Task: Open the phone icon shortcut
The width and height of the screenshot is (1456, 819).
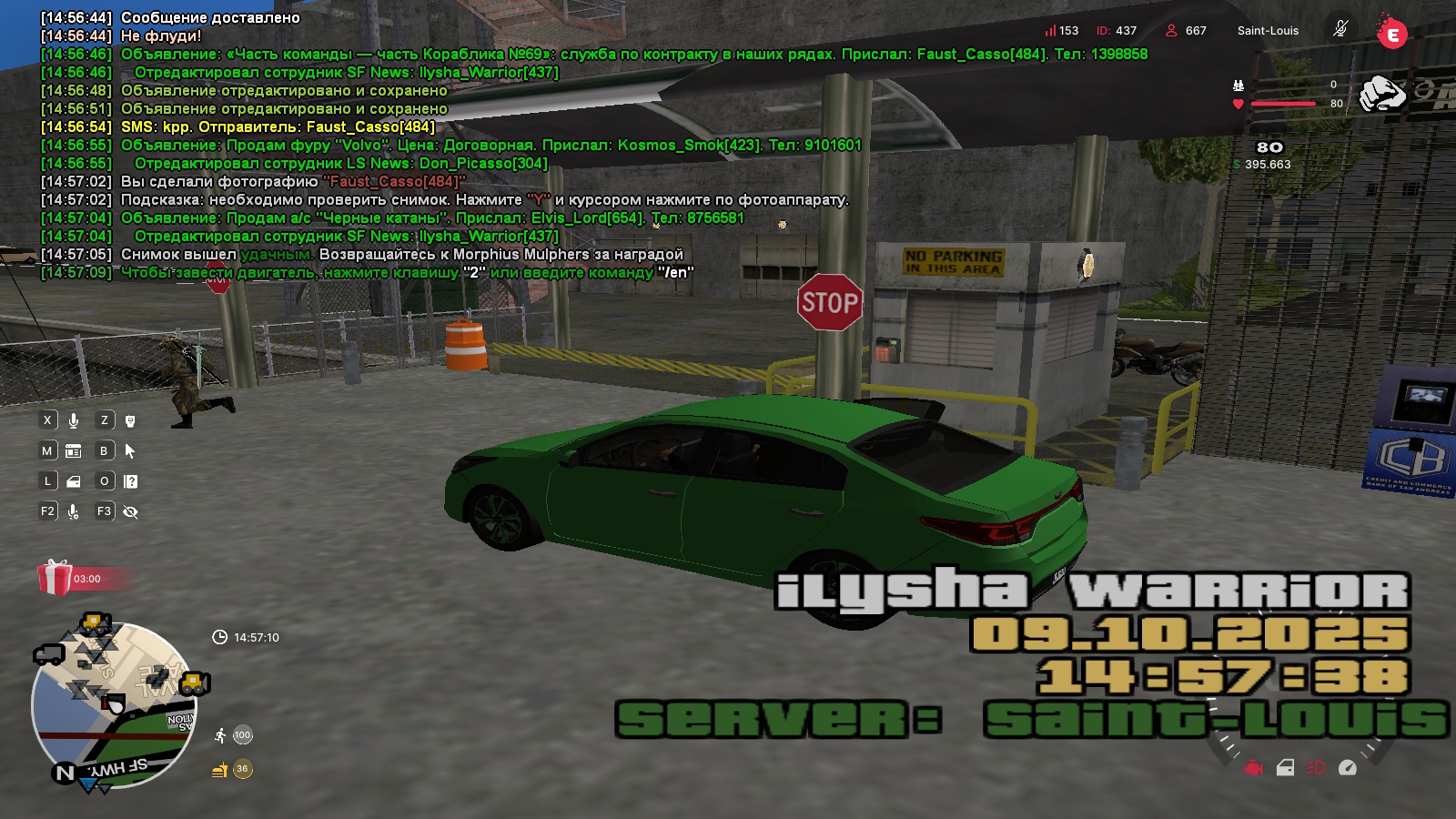Action: 130,420
